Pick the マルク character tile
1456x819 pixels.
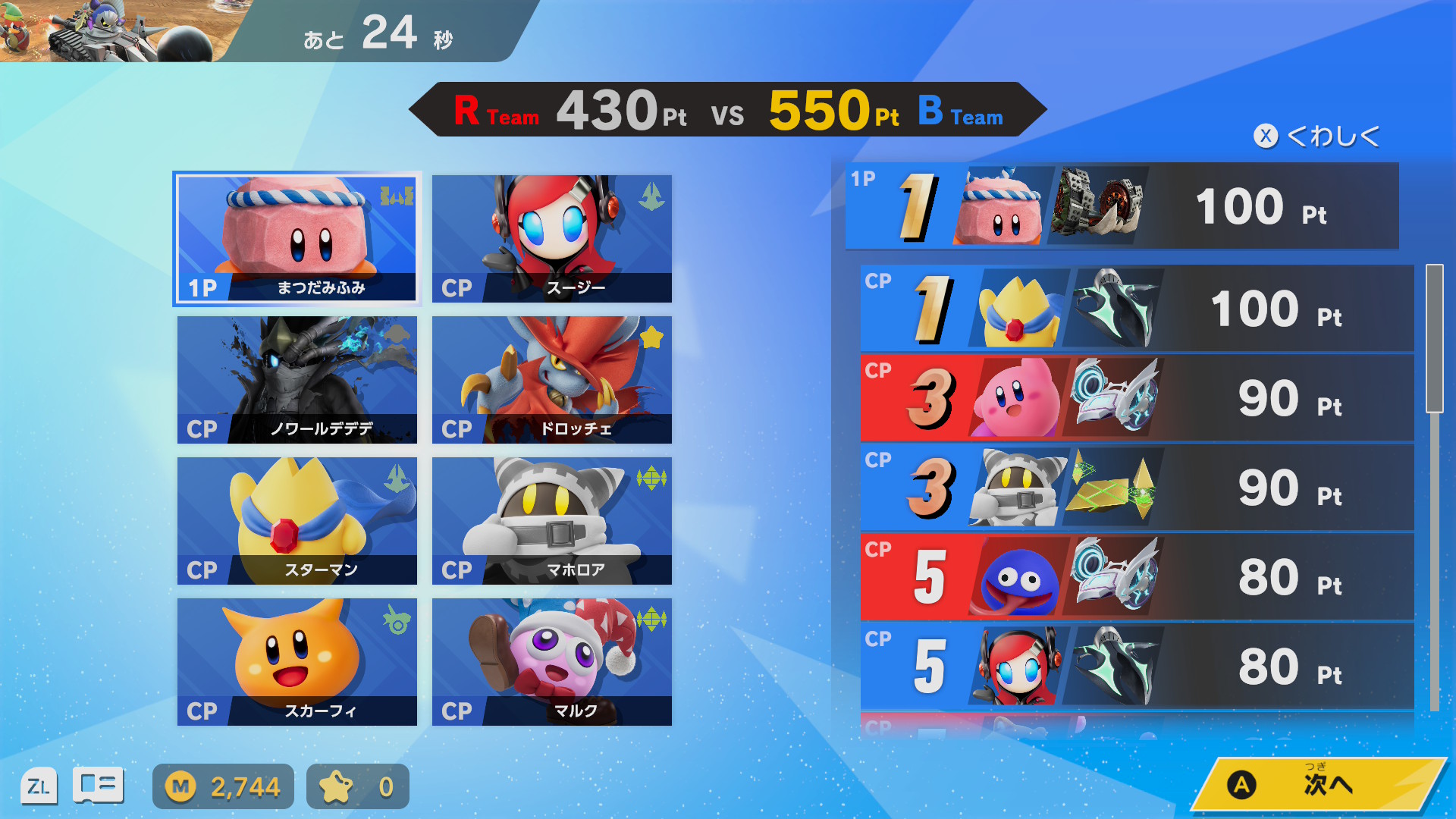[551, 662]
